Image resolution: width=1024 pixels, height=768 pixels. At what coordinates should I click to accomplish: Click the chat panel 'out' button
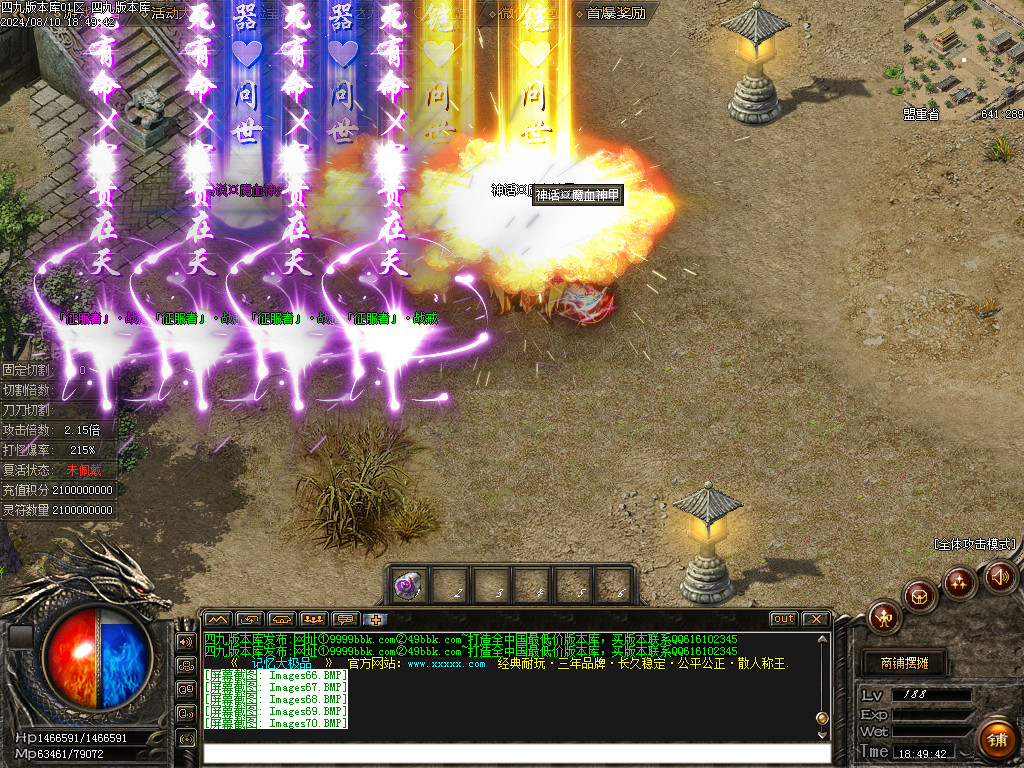pyautogui.click(x=783, y=619)
